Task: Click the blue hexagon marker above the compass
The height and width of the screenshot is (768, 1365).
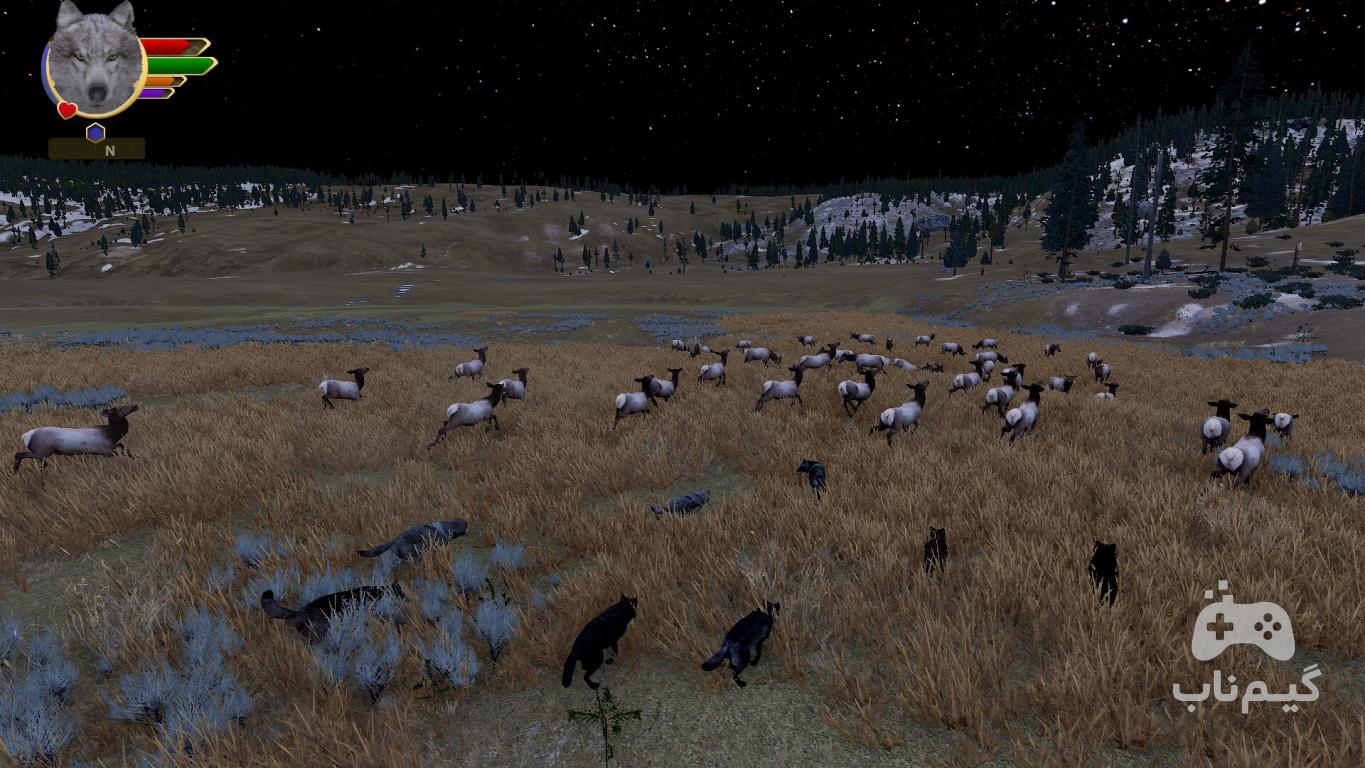Action: [x=95, y=132]
